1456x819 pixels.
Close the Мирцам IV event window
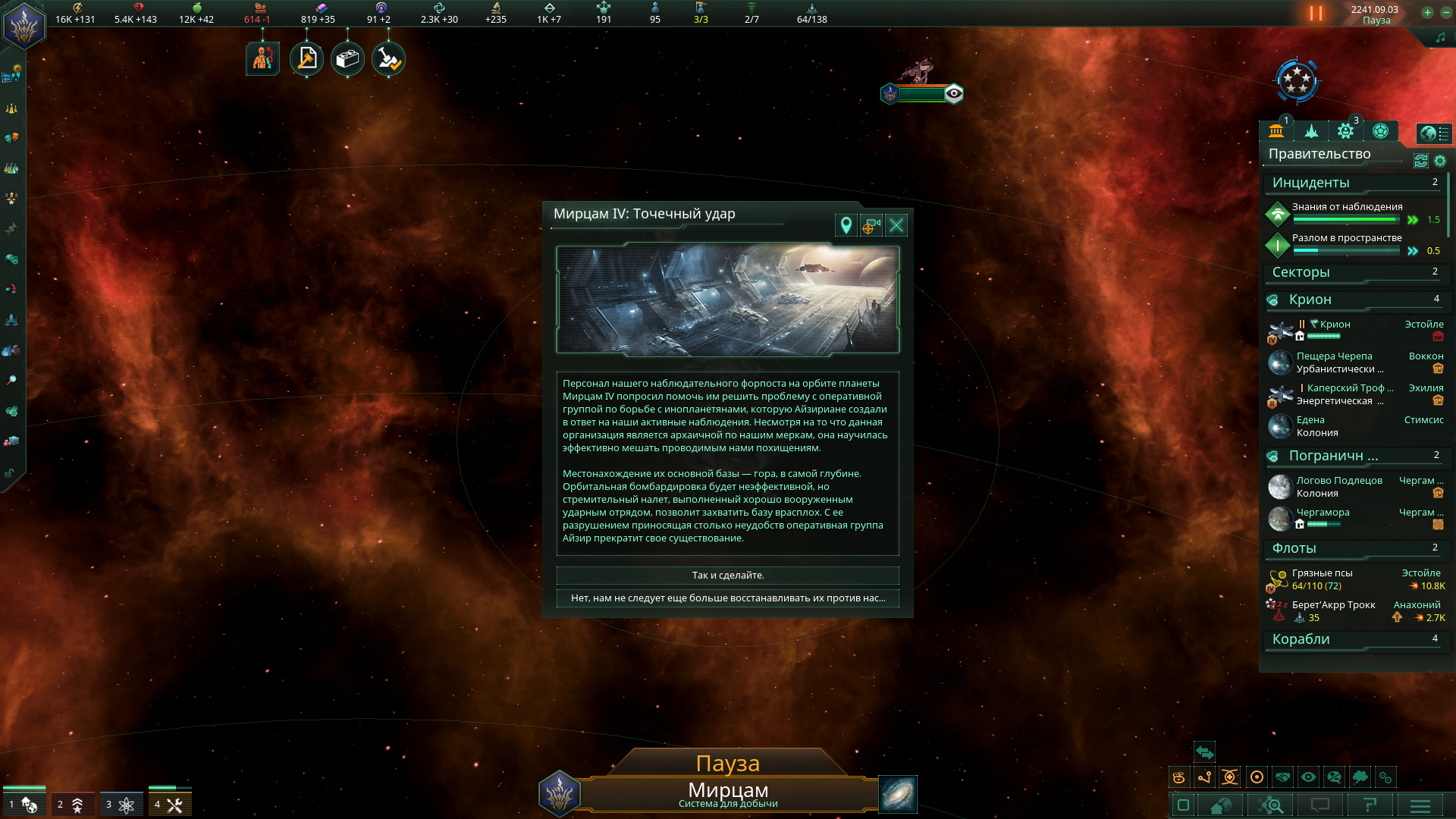click(x=896, y=225)
